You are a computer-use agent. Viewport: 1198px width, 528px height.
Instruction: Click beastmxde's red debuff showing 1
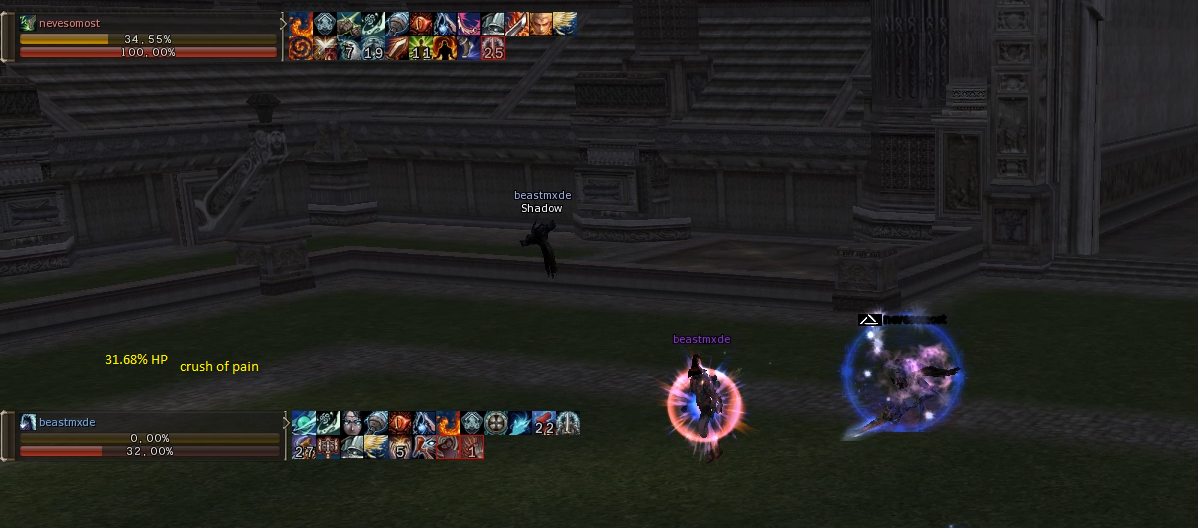472,447
